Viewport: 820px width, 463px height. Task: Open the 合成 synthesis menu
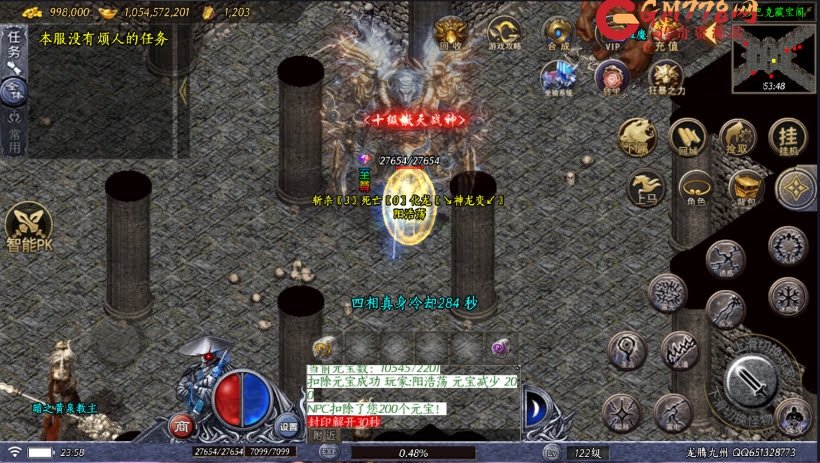point(558,33)
